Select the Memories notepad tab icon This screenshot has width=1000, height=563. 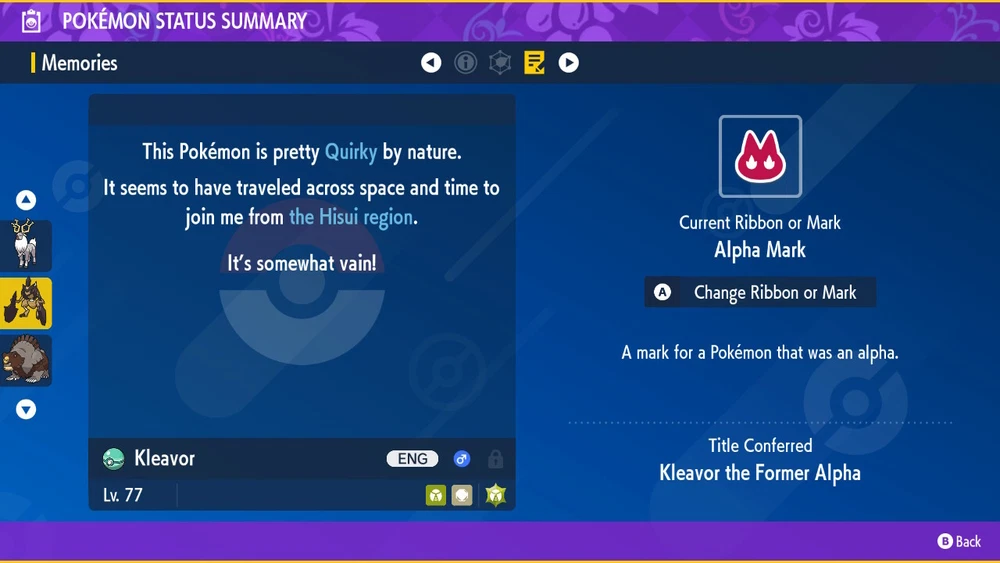click(x=534, y=63)
